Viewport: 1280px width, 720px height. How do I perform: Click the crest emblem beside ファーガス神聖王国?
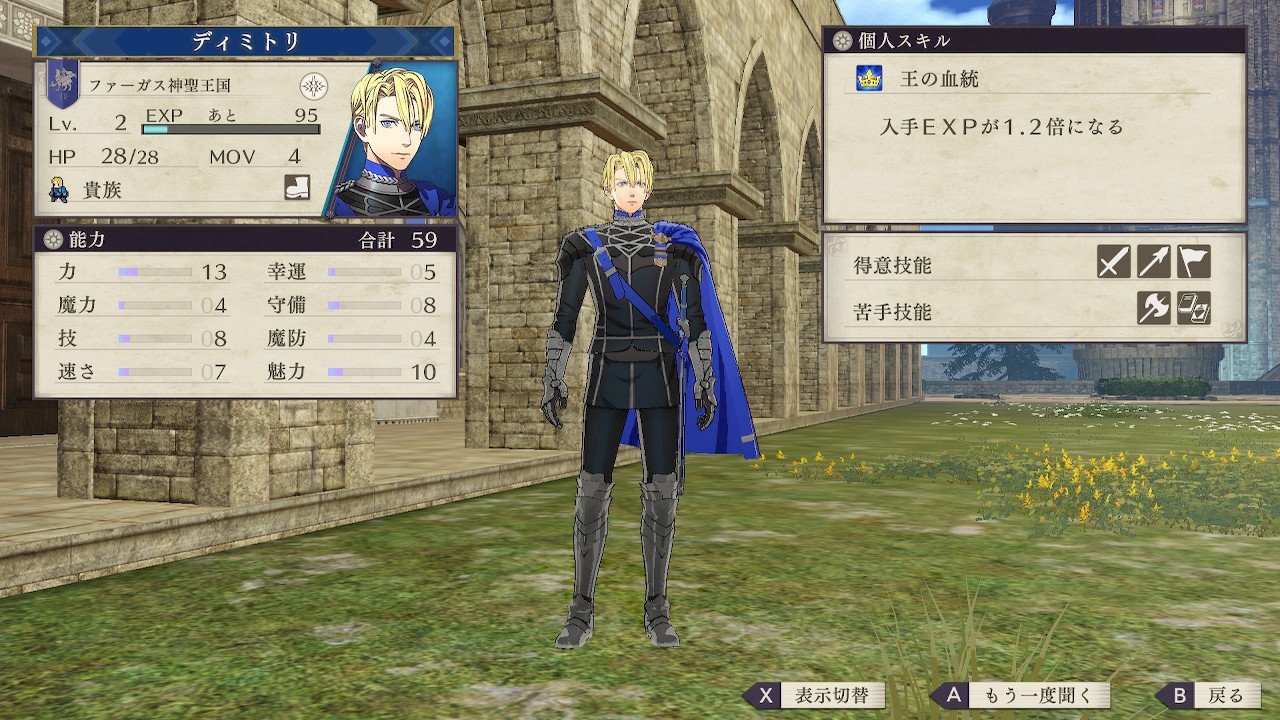point(314,85)
